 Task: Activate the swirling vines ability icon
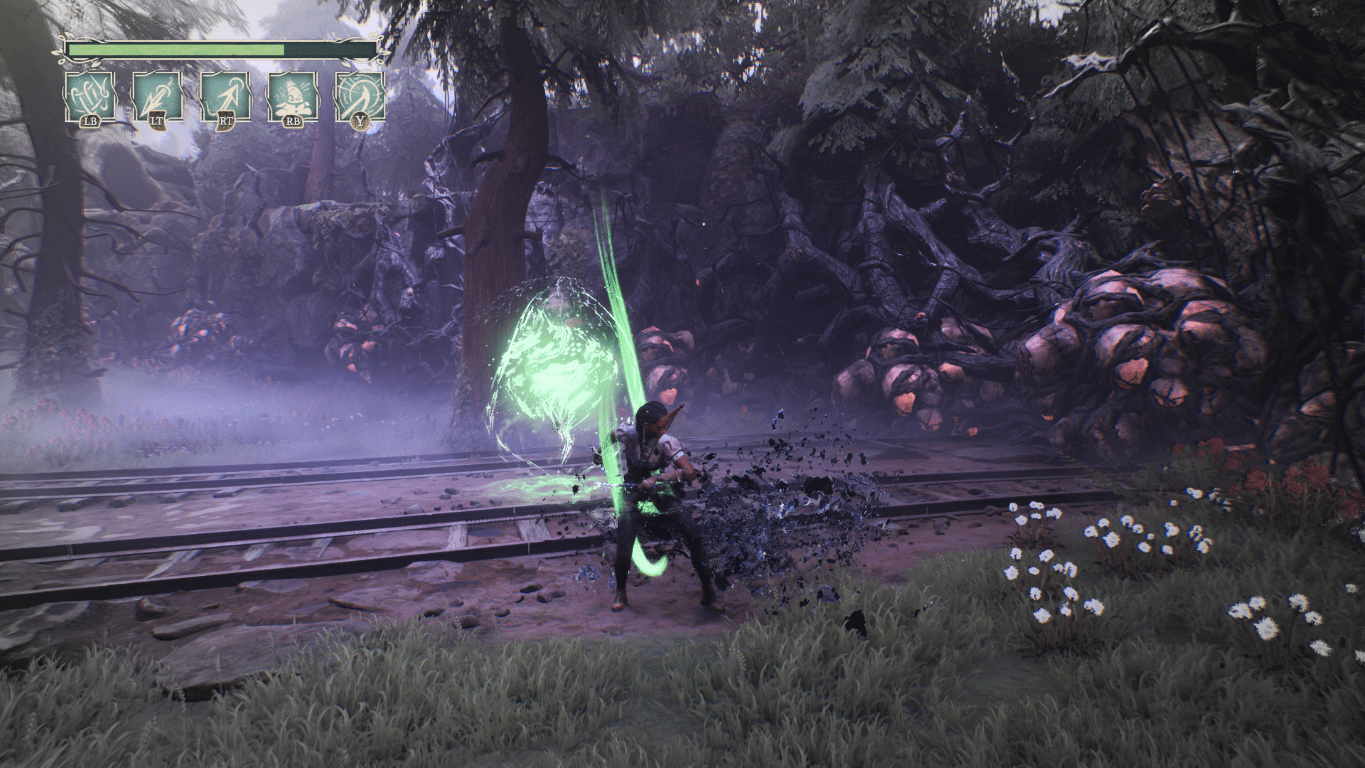[x=90, y=96]
